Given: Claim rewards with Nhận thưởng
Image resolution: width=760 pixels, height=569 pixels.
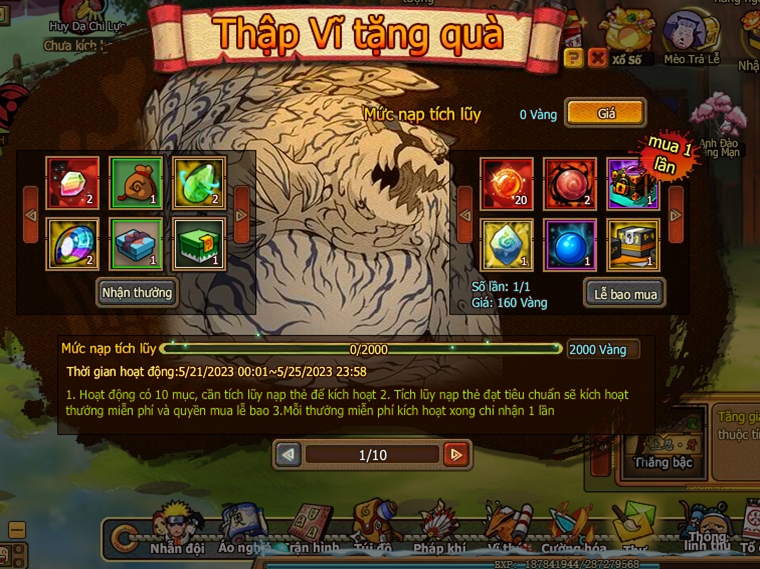Looking at the screenshot, I should click(x=137, y=293).
